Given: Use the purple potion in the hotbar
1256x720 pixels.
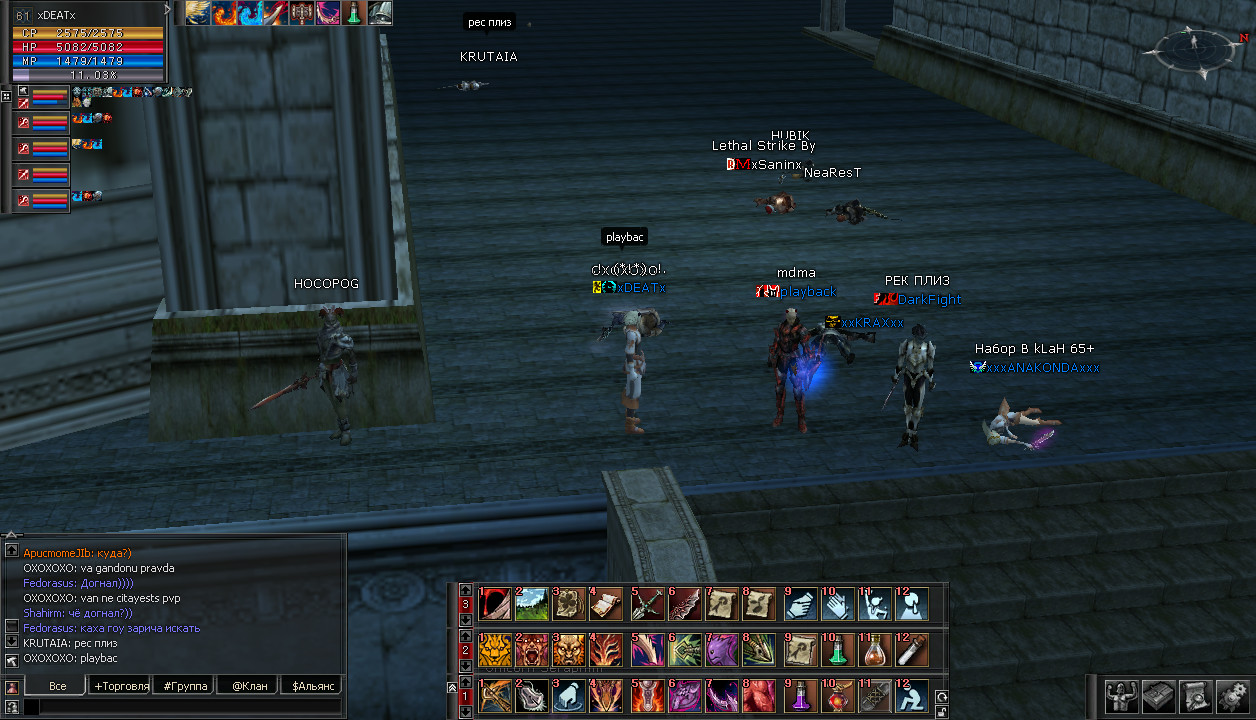Looking at the screenshot, I should [800, 695].
